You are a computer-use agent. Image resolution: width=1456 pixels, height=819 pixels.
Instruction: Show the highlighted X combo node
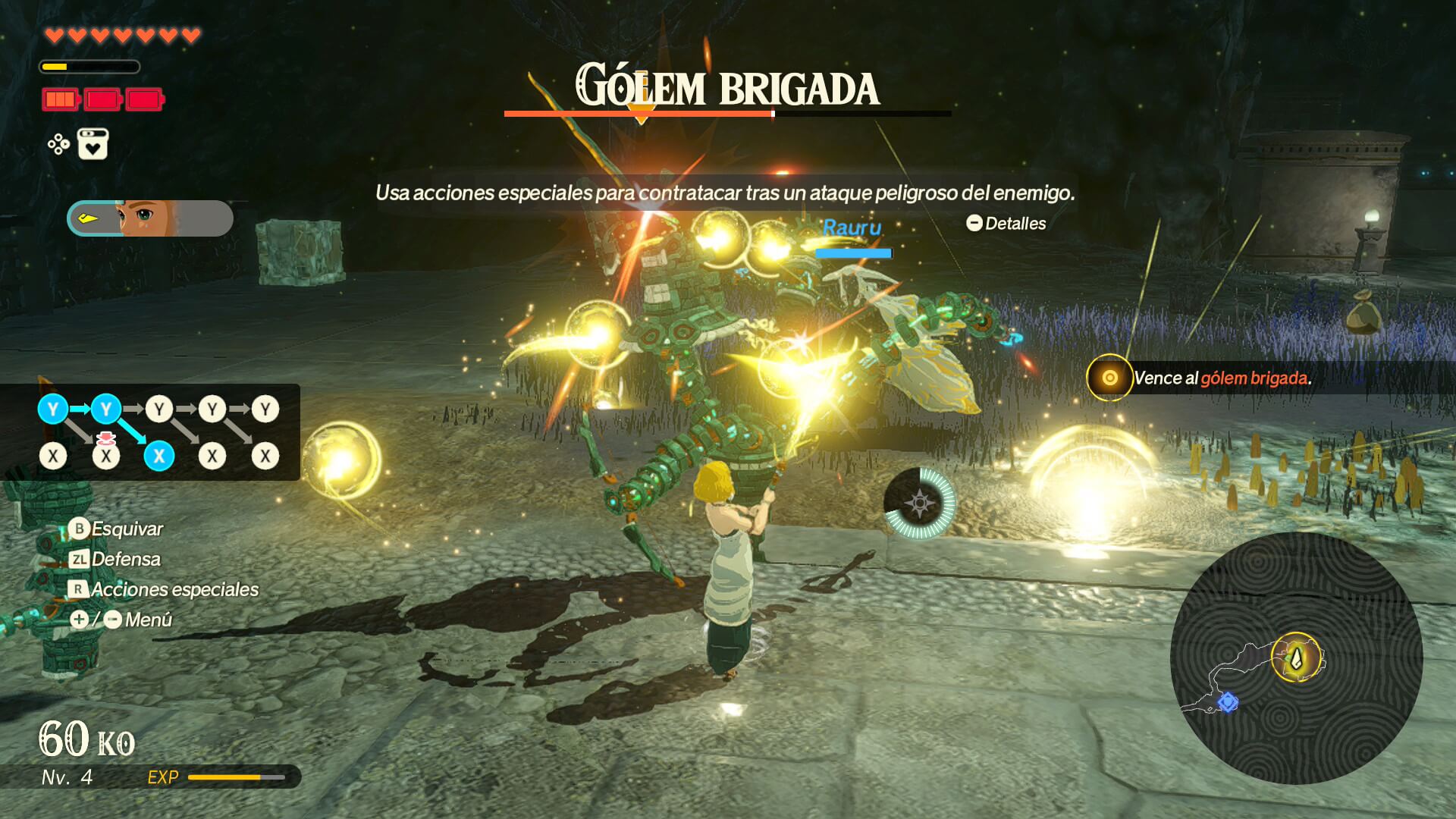pos(159,456)
